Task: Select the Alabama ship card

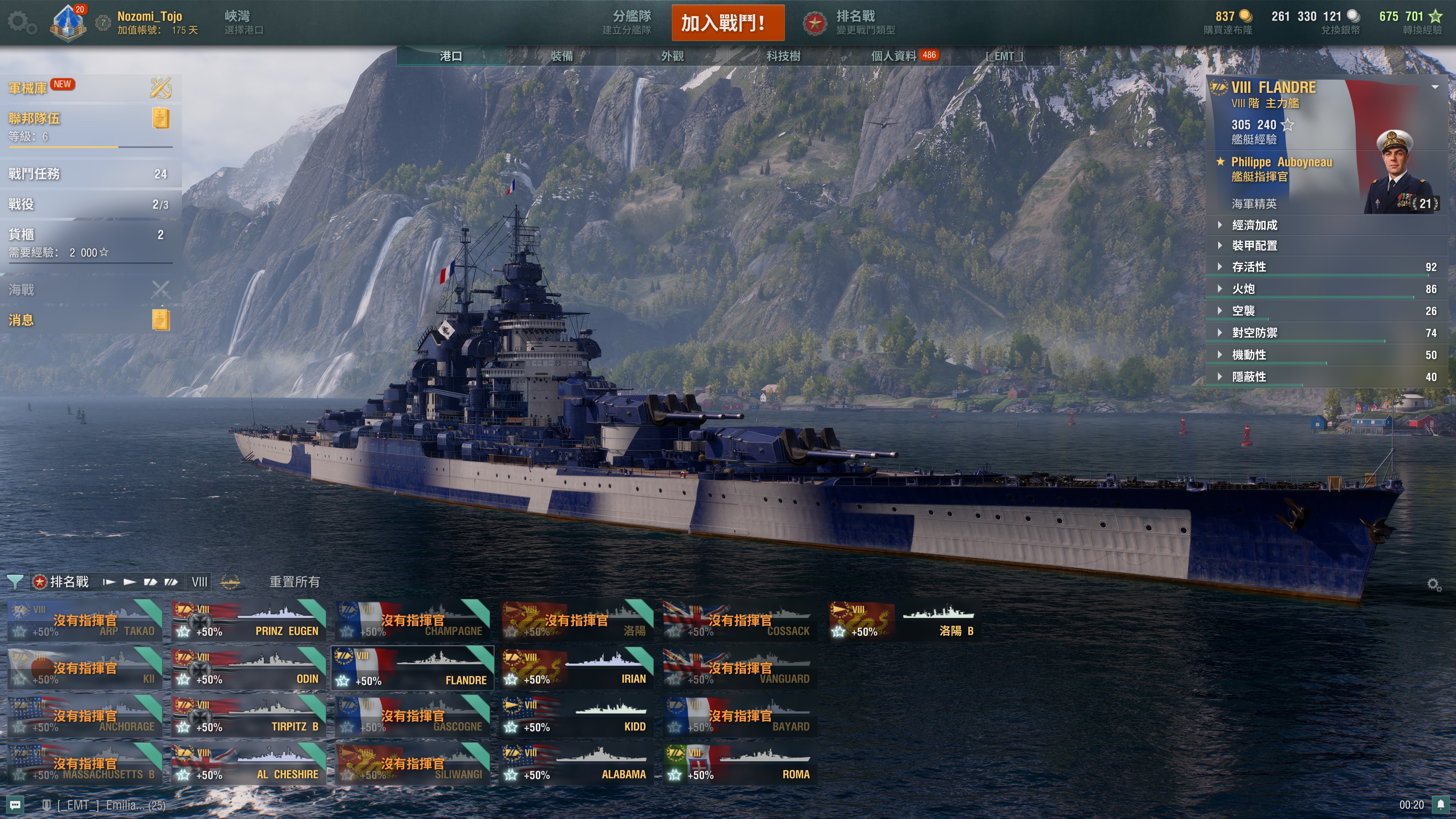Action: point(576,764)
